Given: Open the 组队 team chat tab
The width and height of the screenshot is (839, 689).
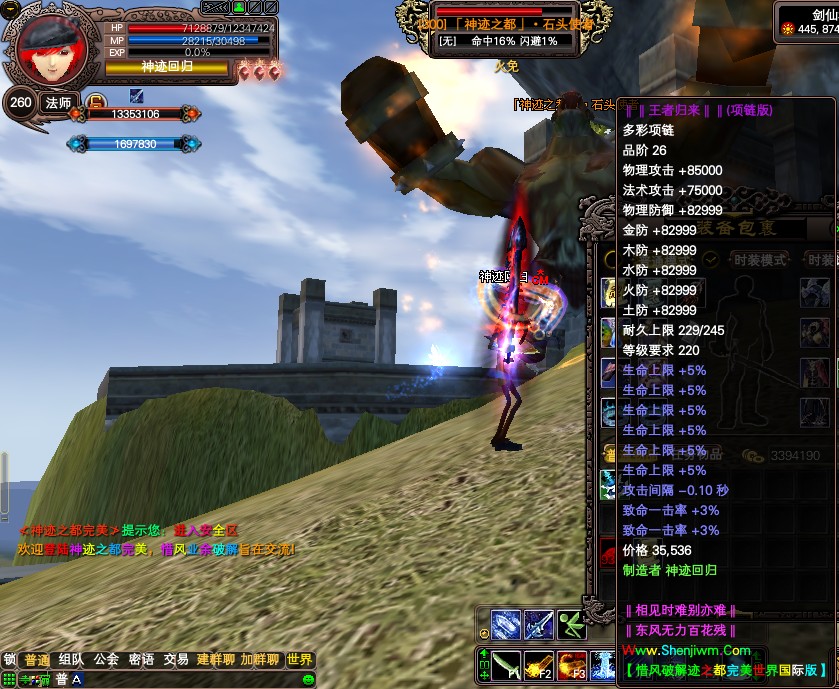Looking at the screenshot, I should (x=71, y=660).
